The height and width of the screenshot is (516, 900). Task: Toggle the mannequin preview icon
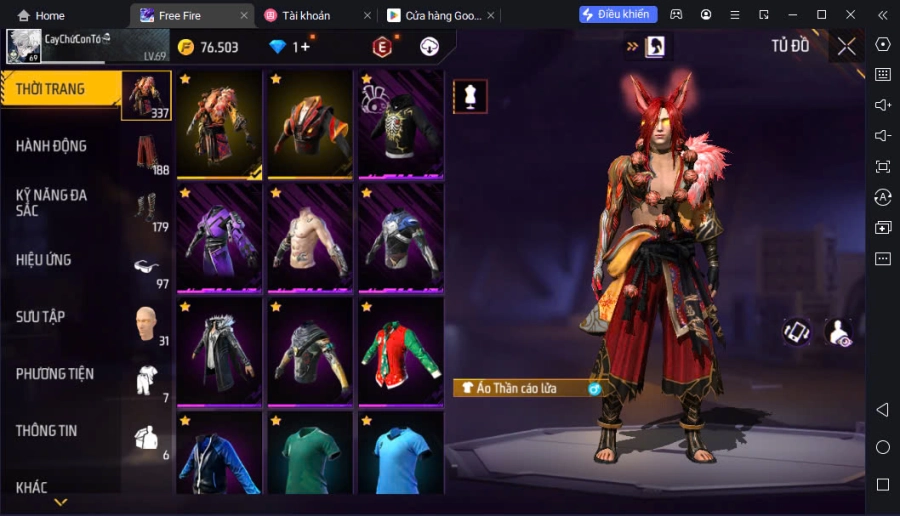coord(470,96)
